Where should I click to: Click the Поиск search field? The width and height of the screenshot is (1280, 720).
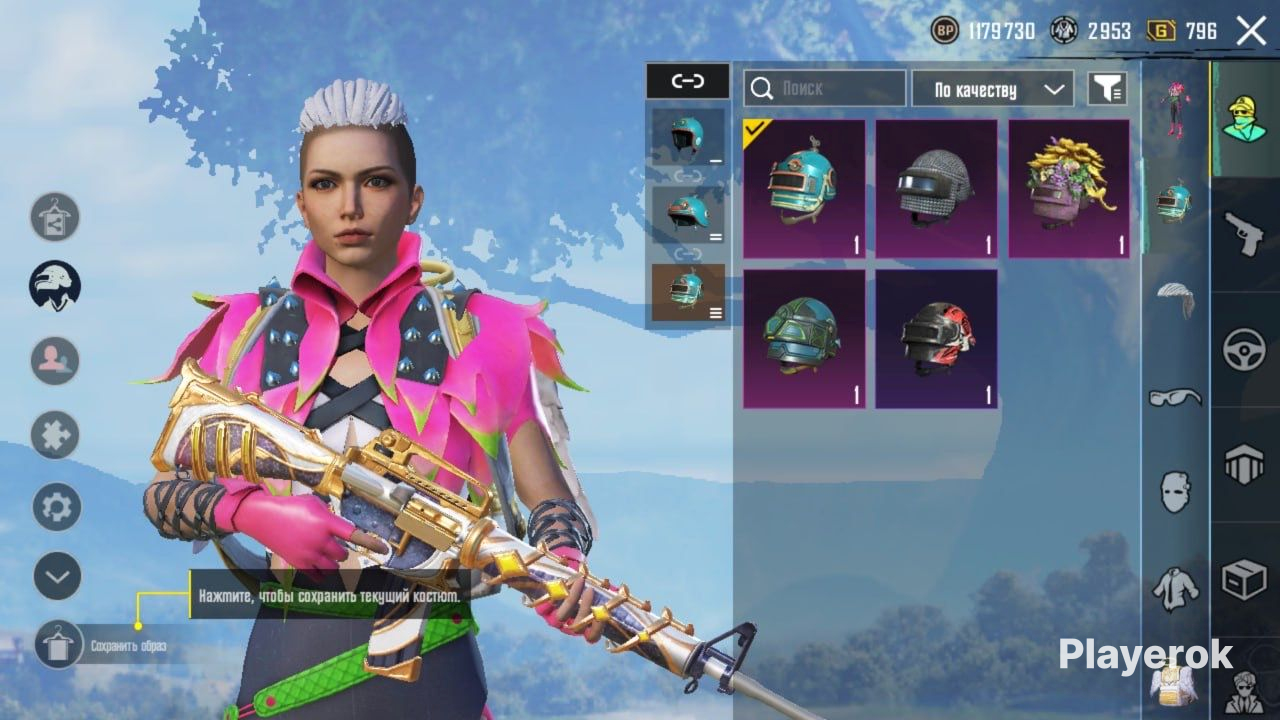(x=825, y=89)
